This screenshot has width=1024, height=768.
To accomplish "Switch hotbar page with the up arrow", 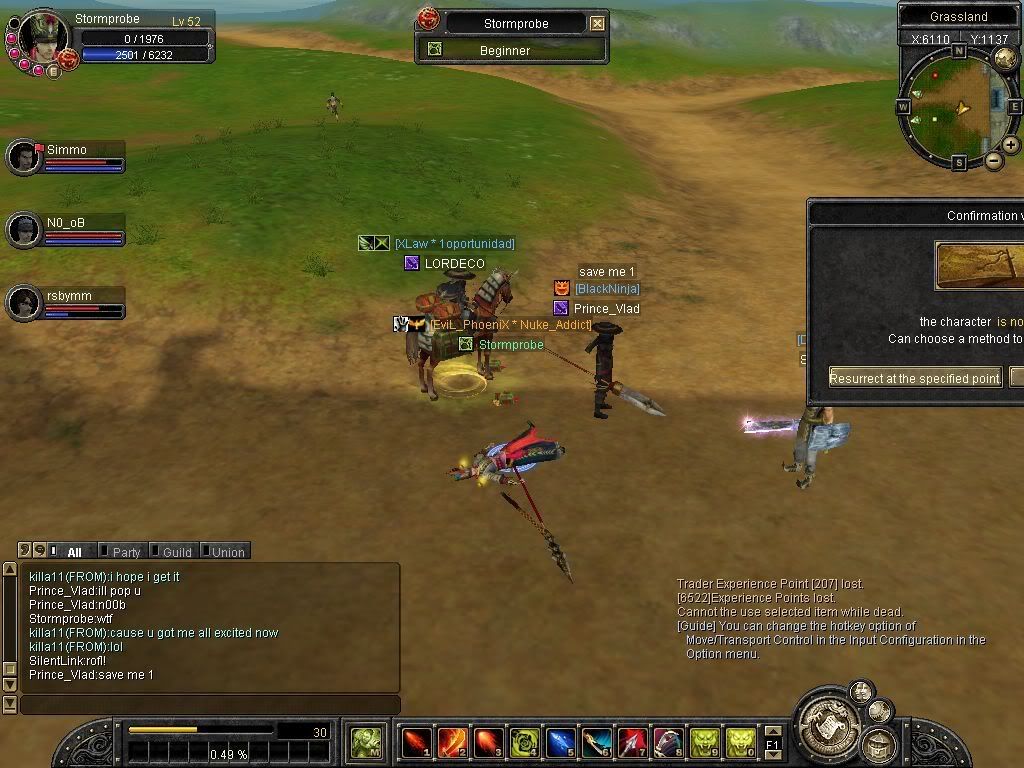I will [772, 733].
